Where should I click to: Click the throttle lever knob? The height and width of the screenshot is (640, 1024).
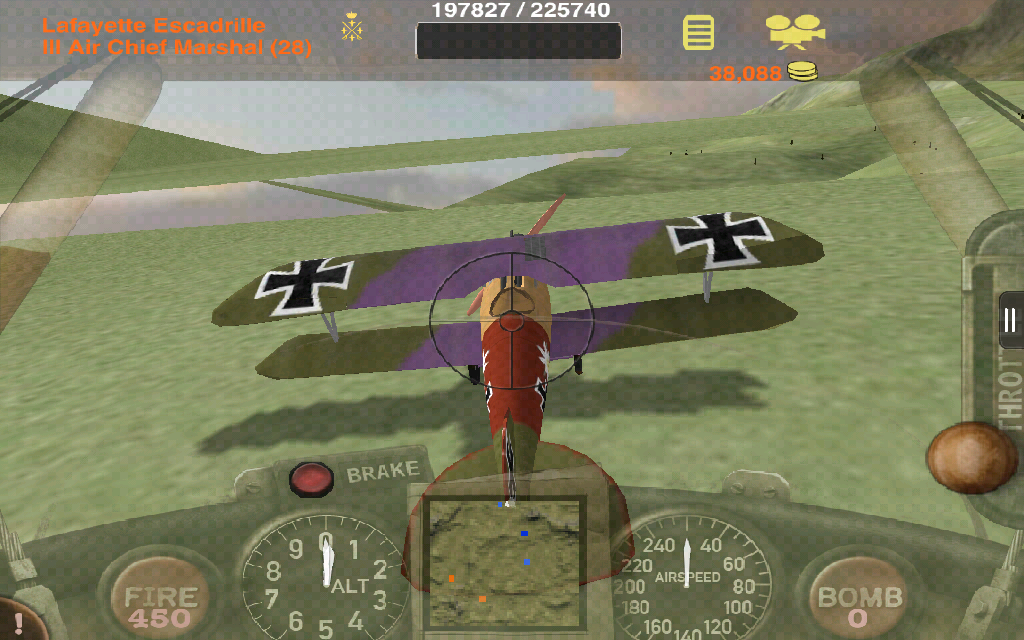[x=971, y=458]
